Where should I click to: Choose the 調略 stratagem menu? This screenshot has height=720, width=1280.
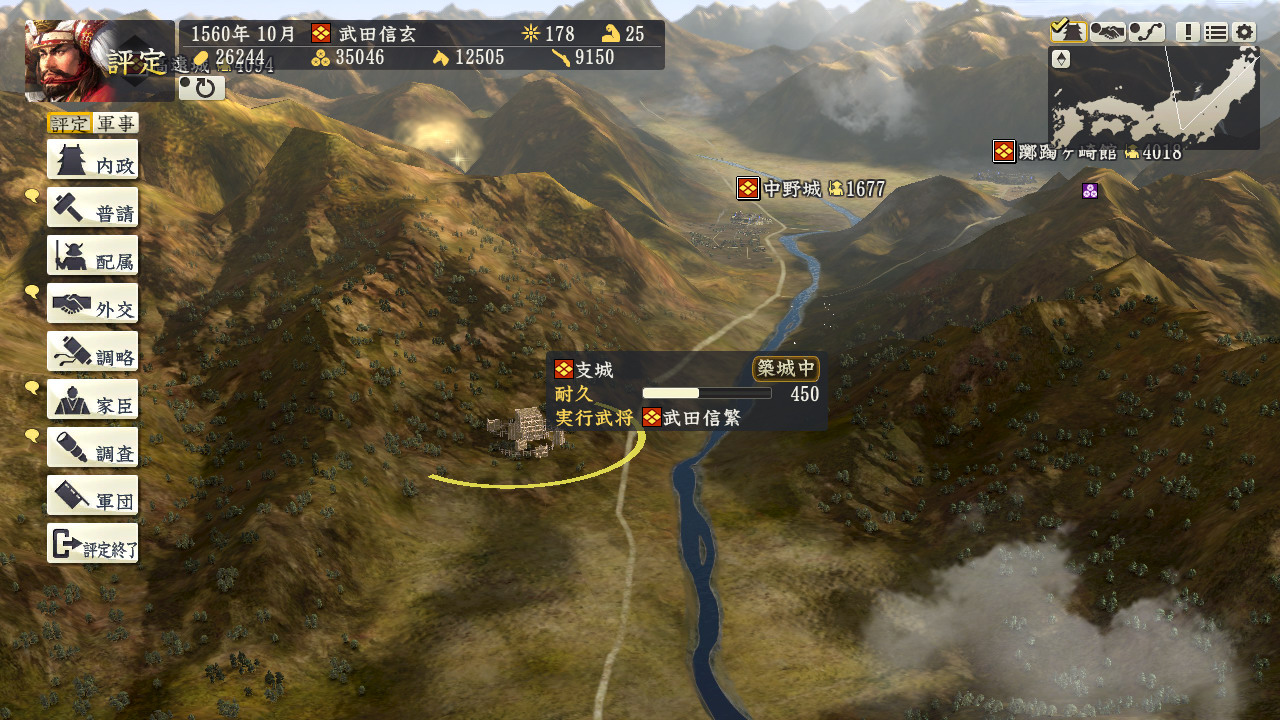(92, 352)
